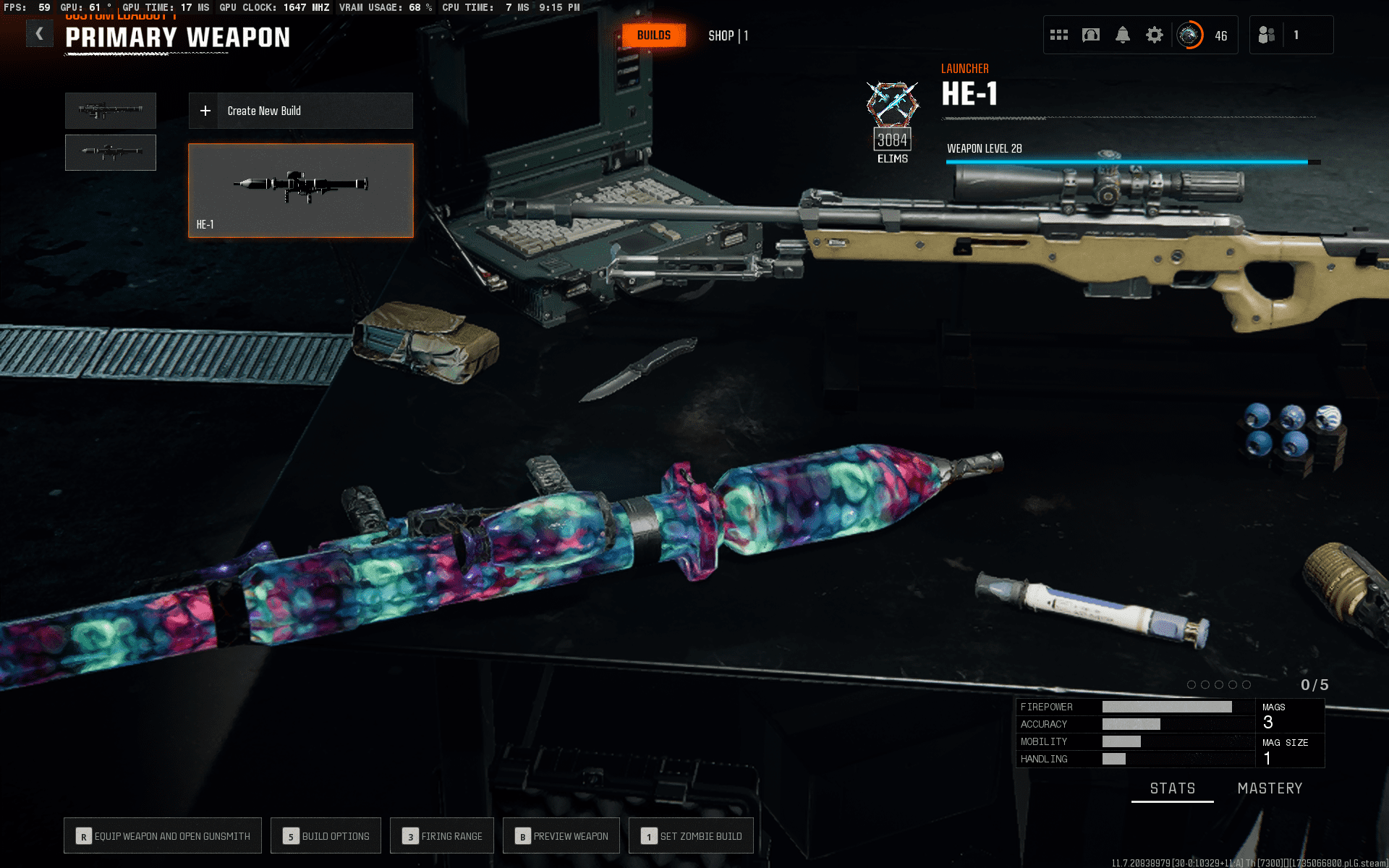Open Build Options
The image size is (1389, 868).
pyautogui.click(x=326, y=836)
